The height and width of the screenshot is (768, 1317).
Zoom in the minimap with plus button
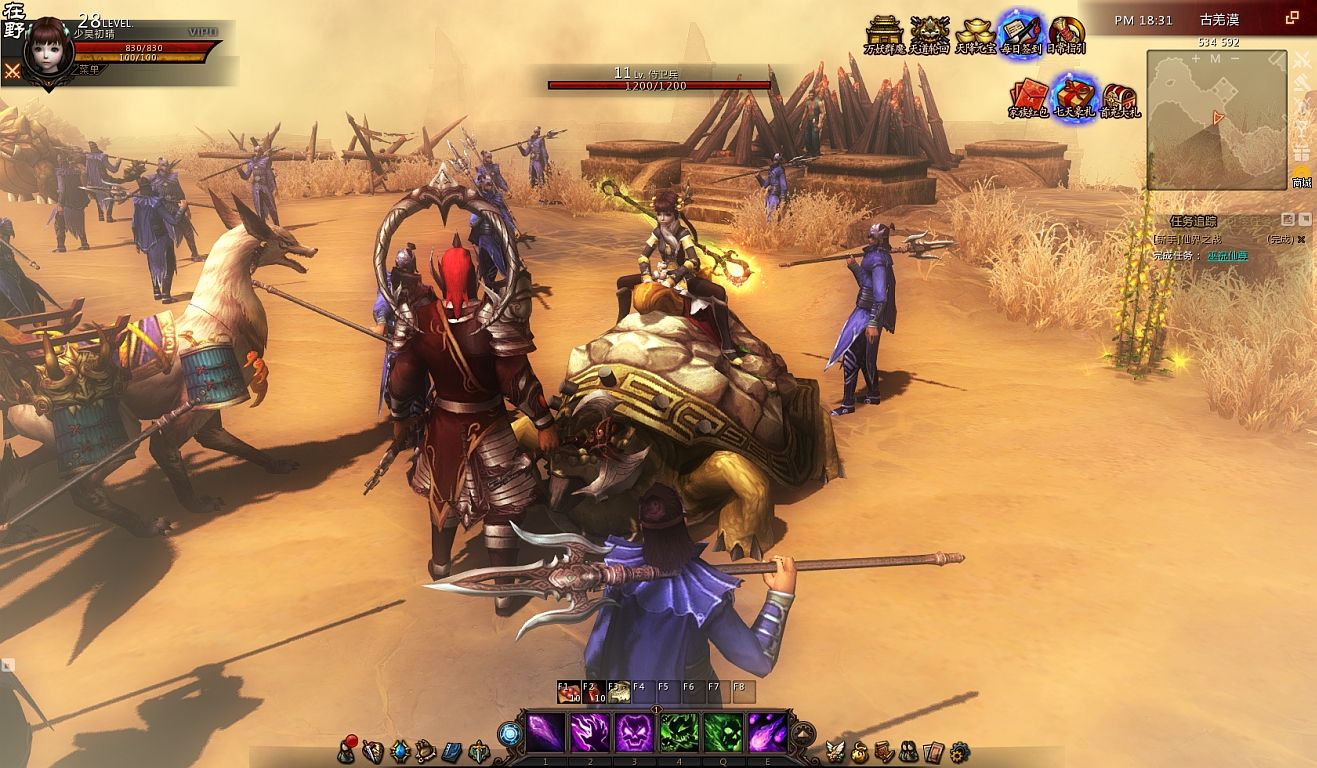click(x=1195, y=59)
